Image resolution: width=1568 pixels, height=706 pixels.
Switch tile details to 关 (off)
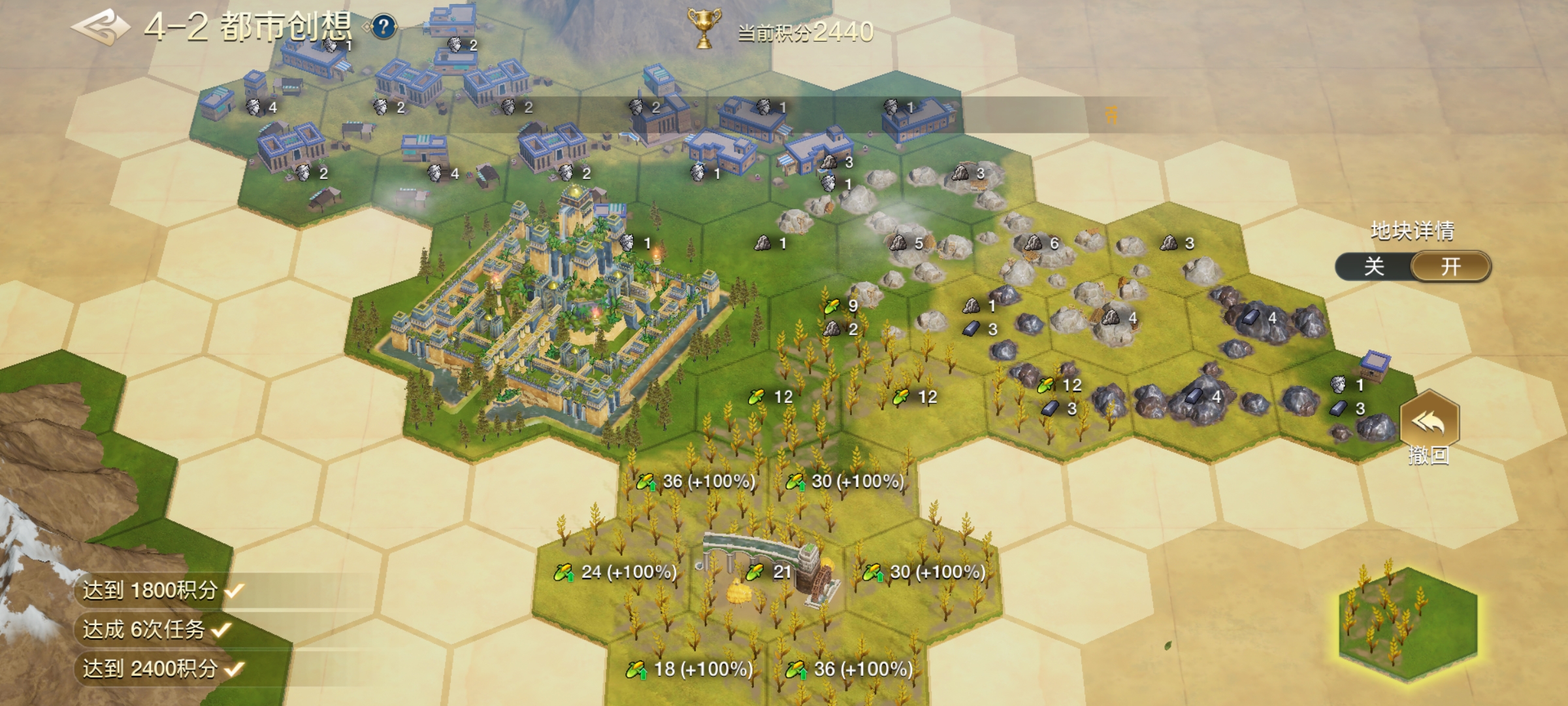[x=1374, y=267]
